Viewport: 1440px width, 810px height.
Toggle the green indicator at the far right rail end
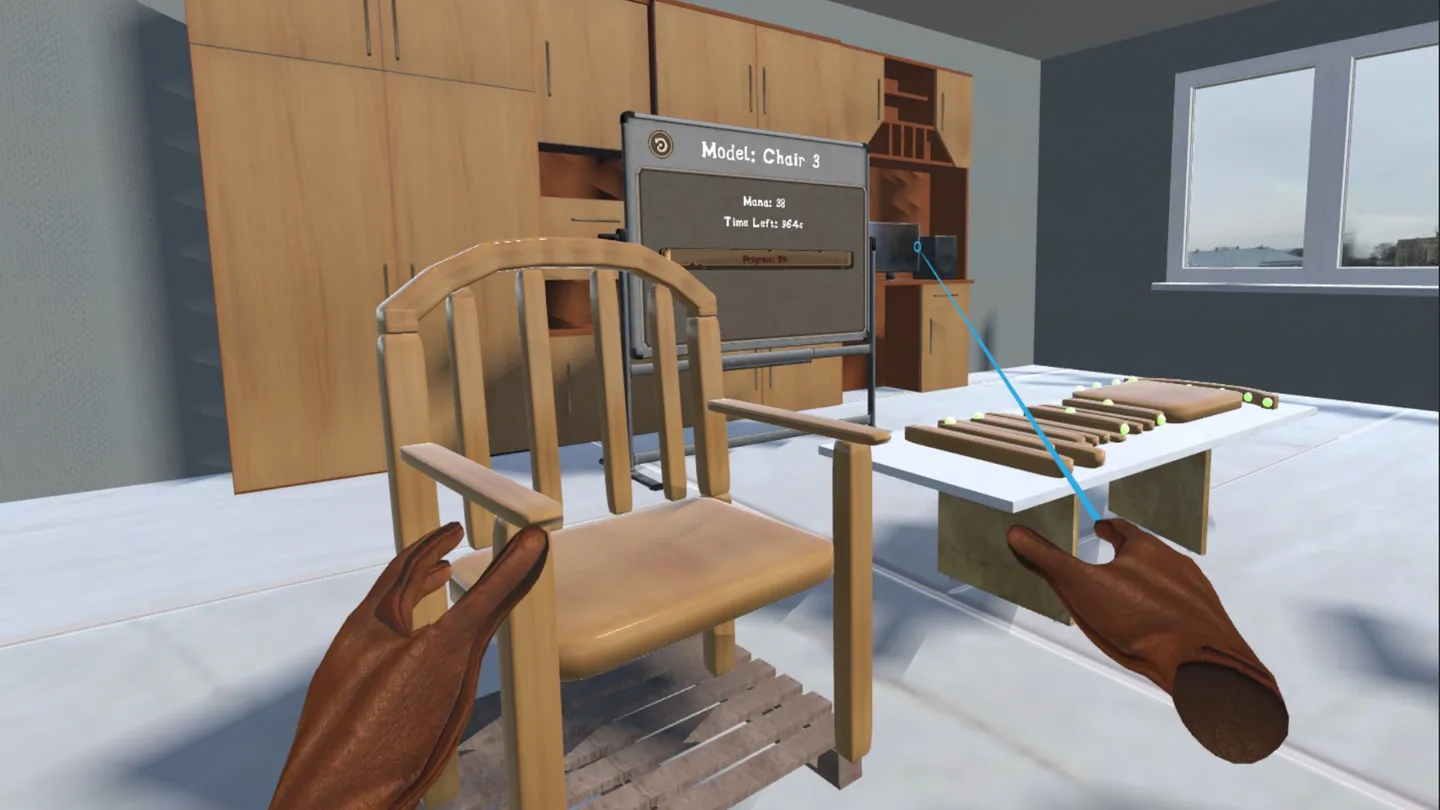[x=1268, y=401]
